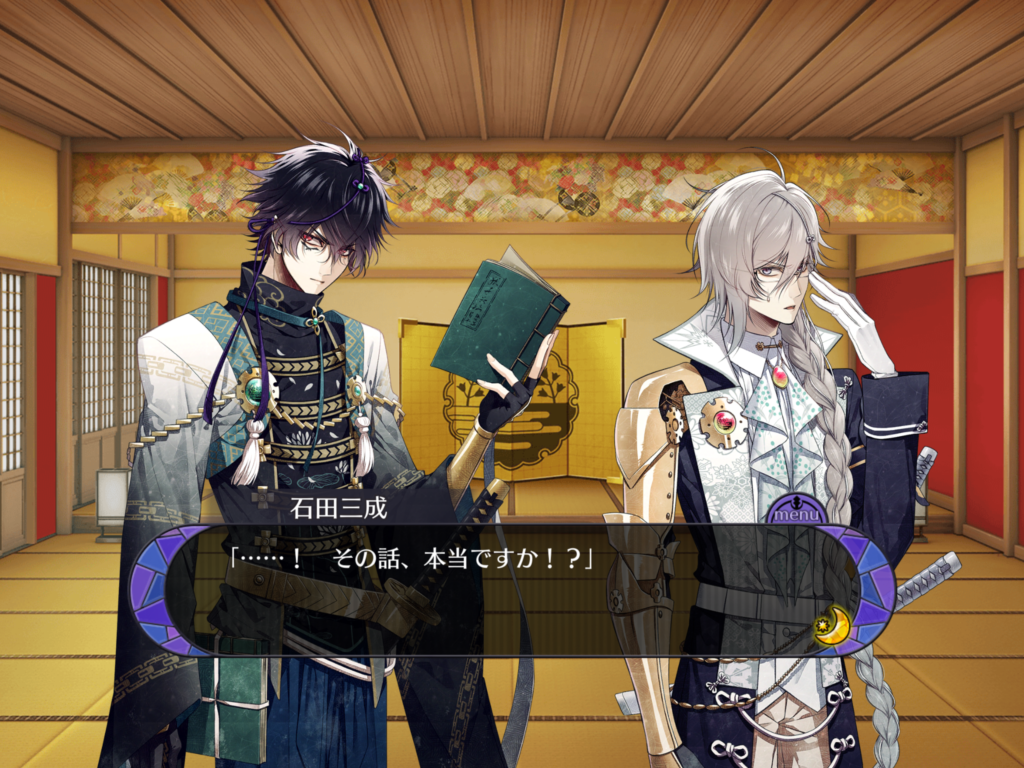Advance the dialogue by clicking the text box
The height and width of the screenshot is (768, 1024).
(x=500, y=600)
